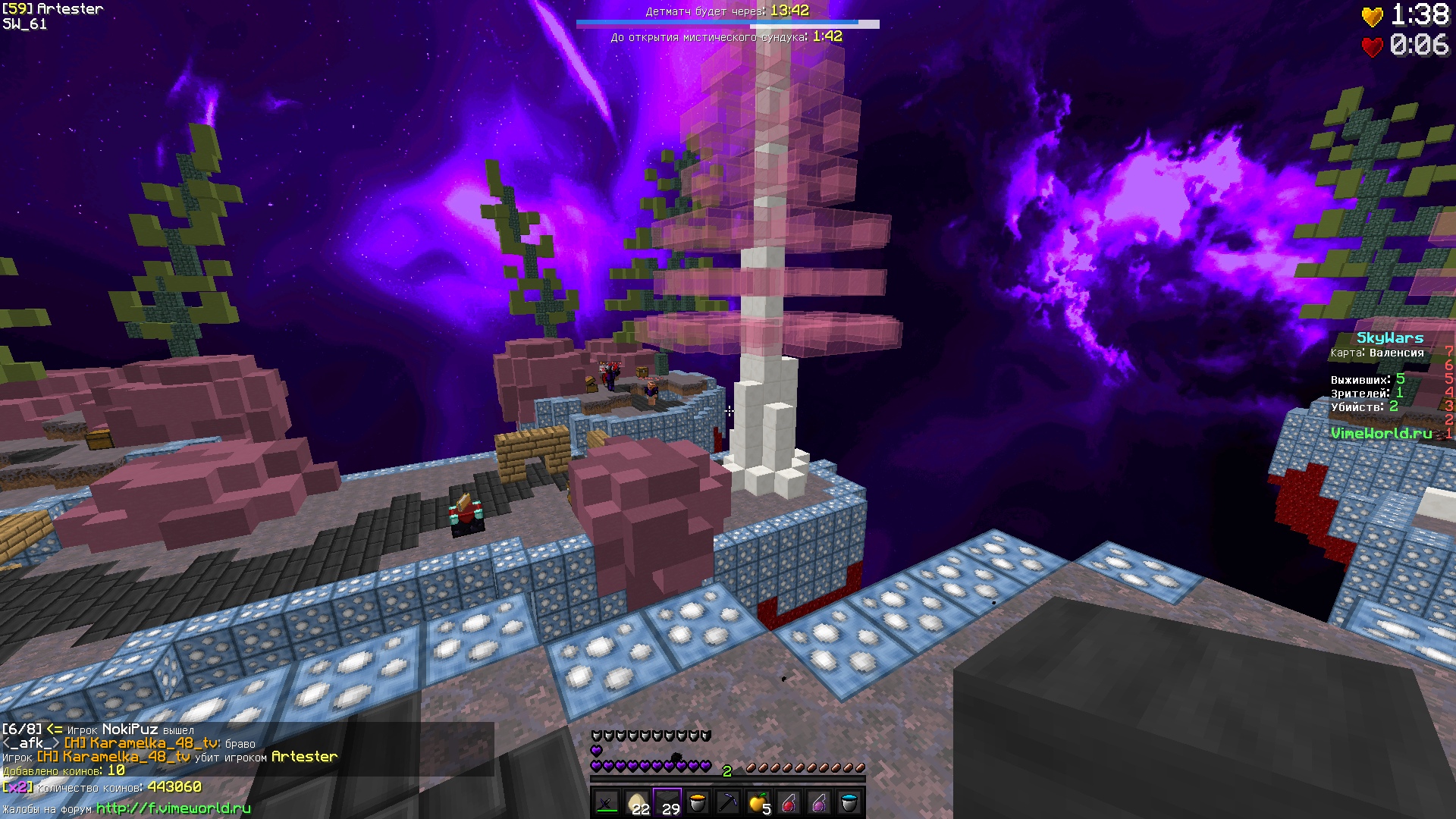Select the sword hotbar slot
This screenshot has width=1456, height=819.
click(607, 802)
